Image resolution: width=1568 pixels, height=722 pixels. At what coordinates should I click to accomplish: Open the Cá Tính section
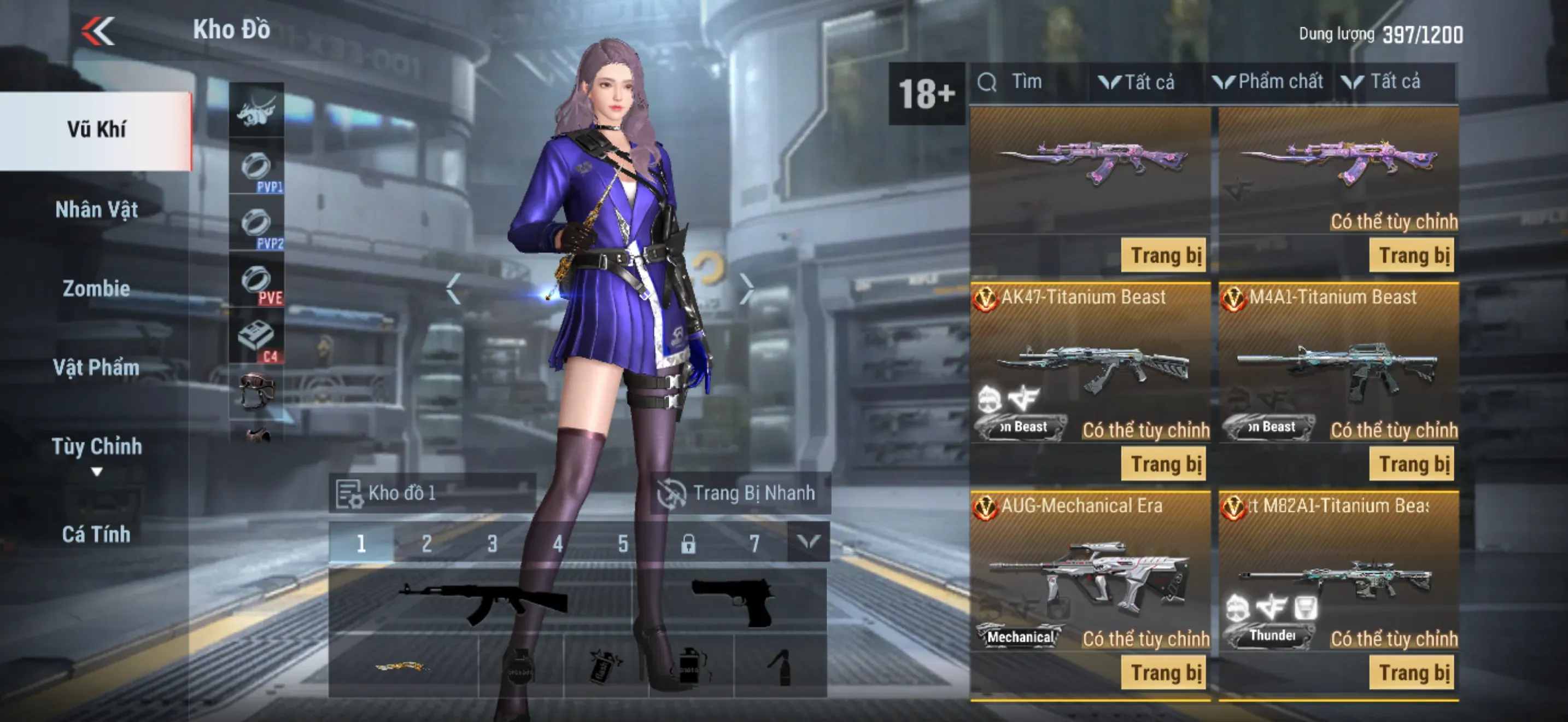[96, 534]
